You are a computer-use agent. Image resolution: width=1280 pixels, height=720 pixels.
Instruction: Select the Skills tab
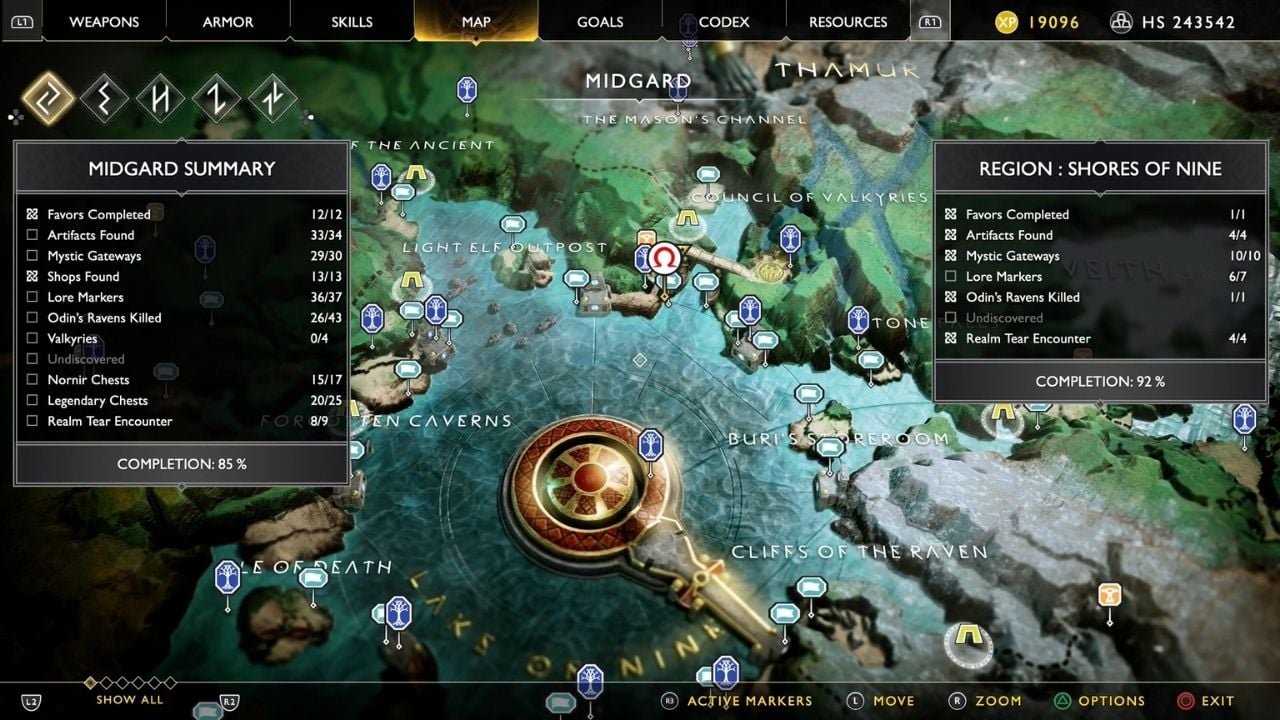click(352, 22)
